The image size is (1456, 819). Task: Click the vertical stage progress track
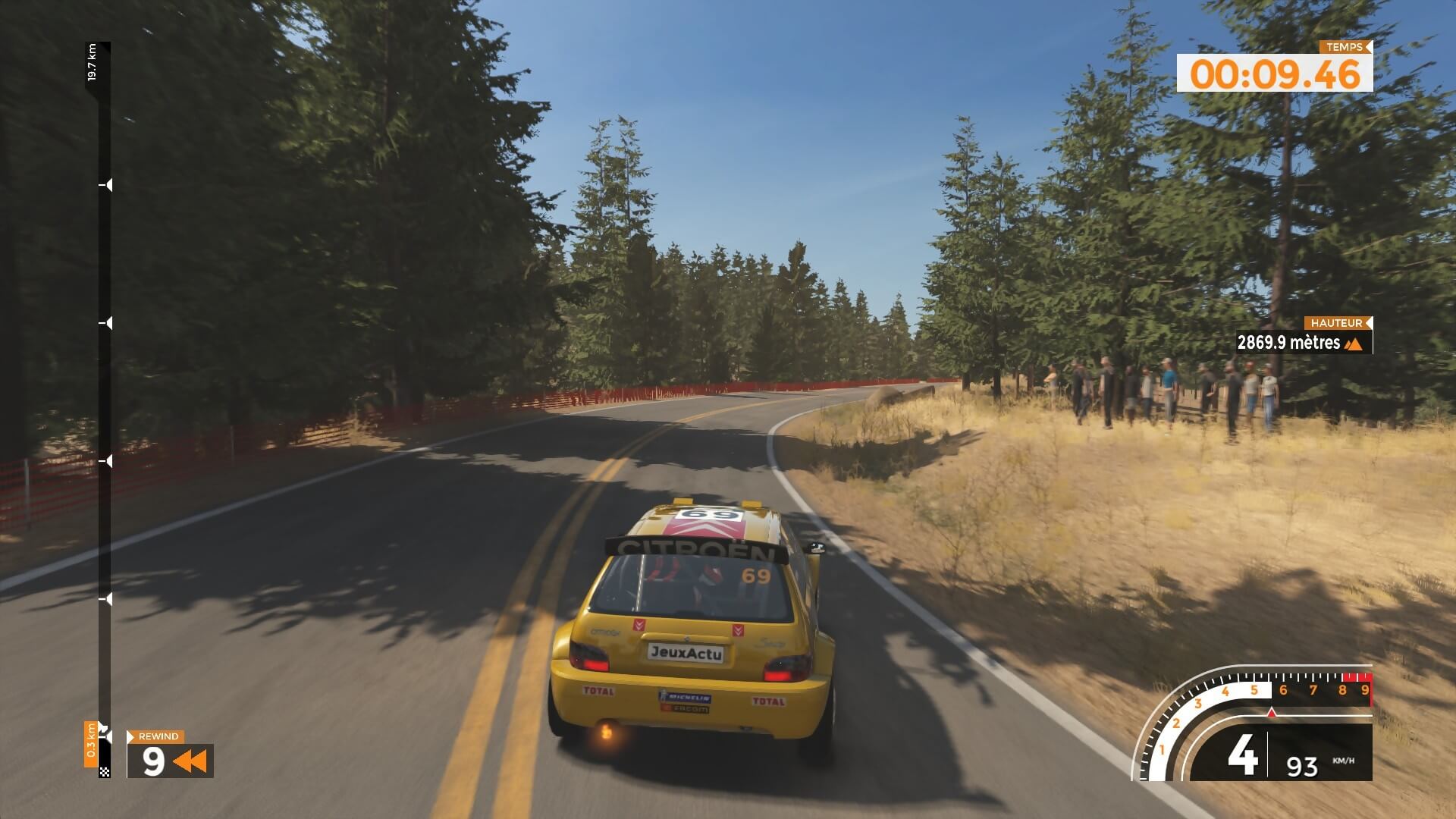point(105,409)
